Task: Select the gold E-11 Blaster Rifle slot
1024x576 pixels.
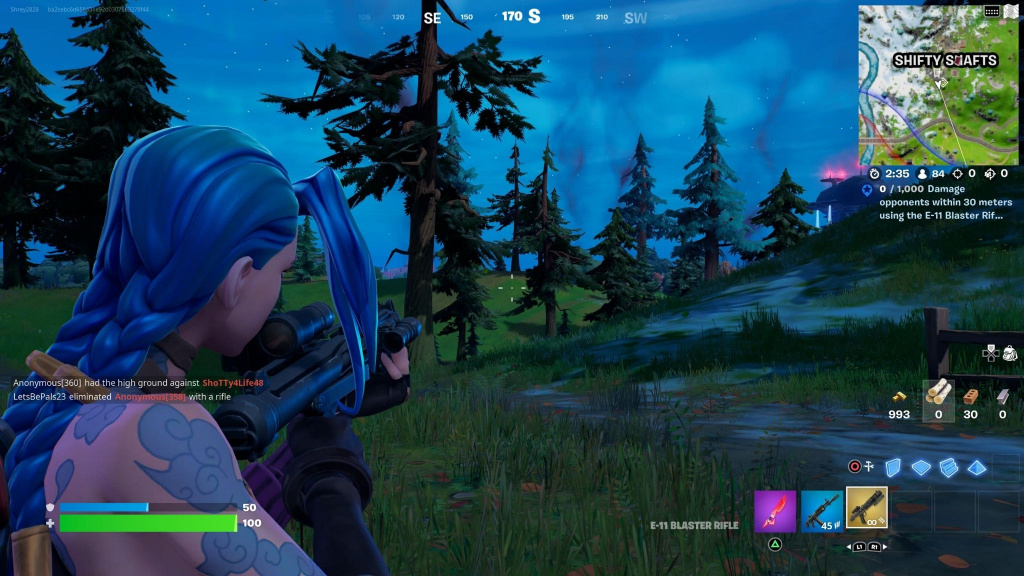Action: 866,508
